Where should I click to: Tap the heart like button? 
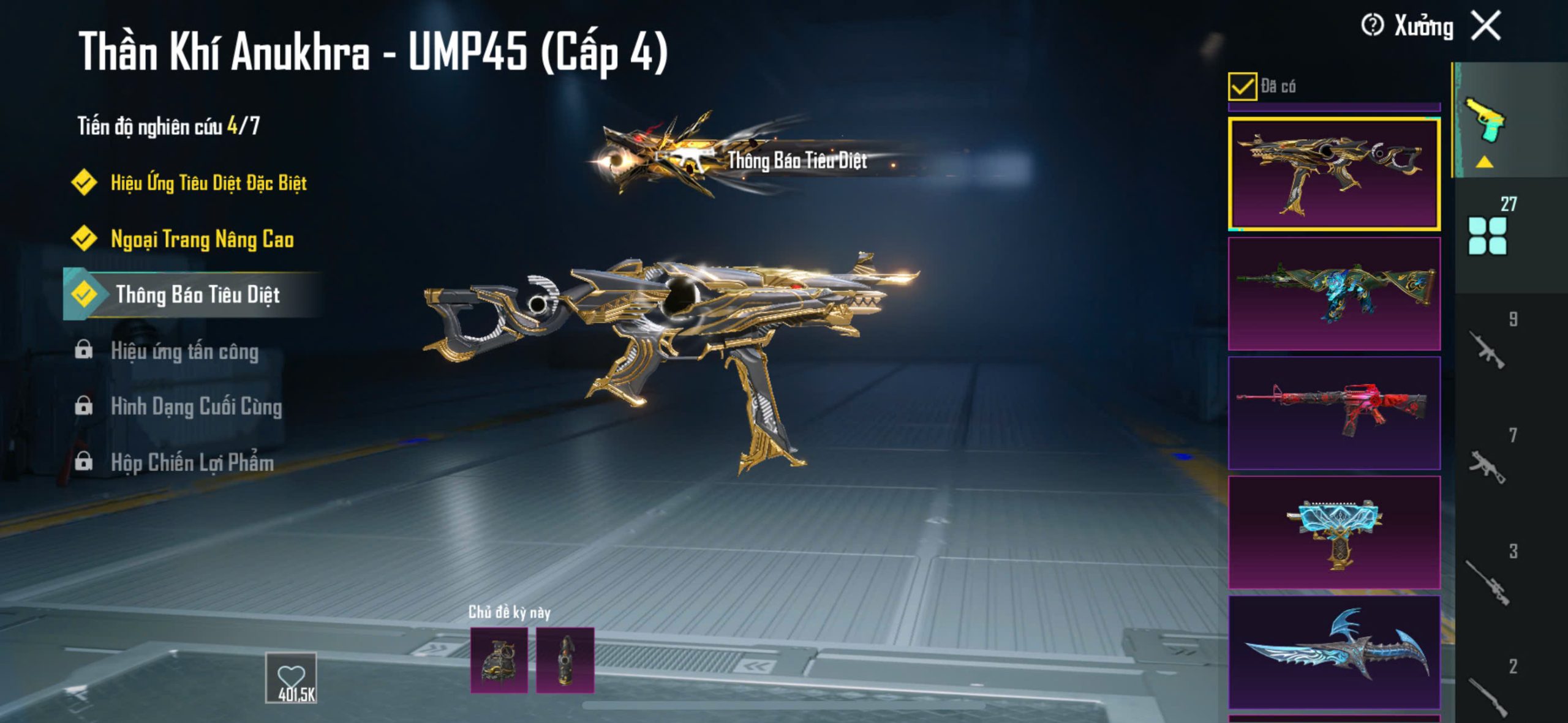pos(291,678)
